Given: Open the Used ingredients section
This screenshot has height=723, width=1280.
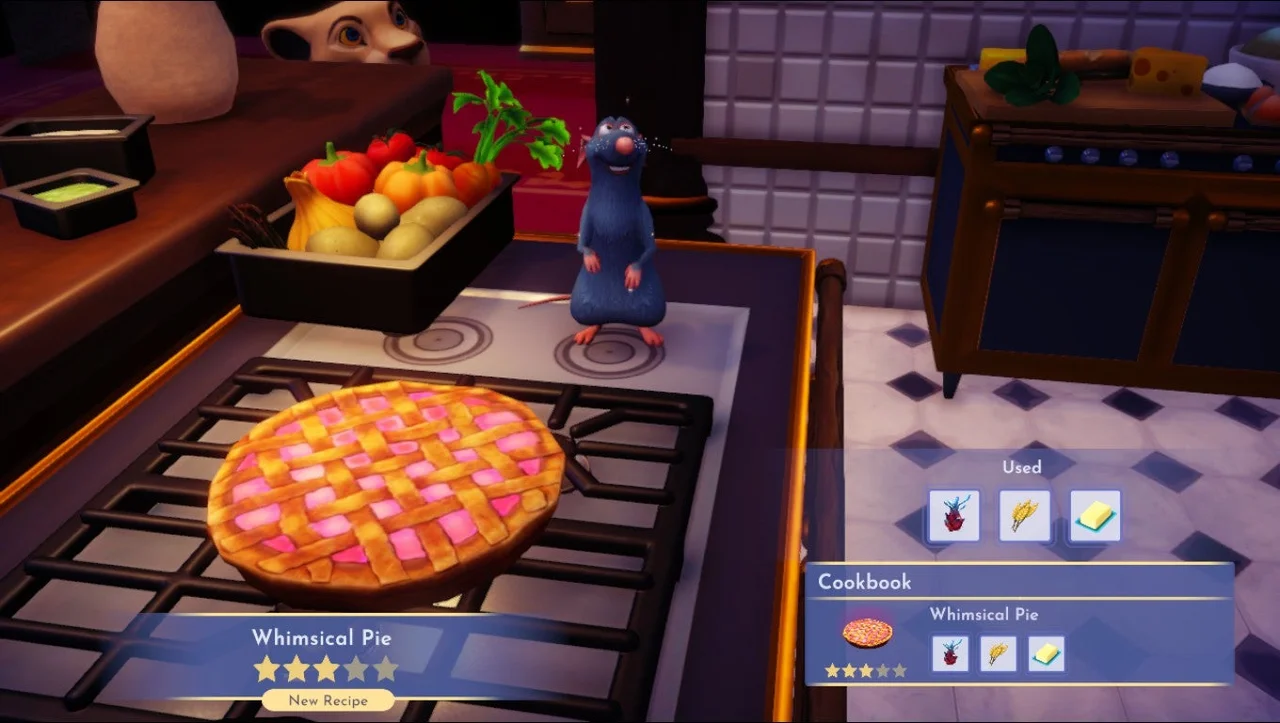Looking at the screenshot, I should pyautogui.click(x=1023, y=467).
